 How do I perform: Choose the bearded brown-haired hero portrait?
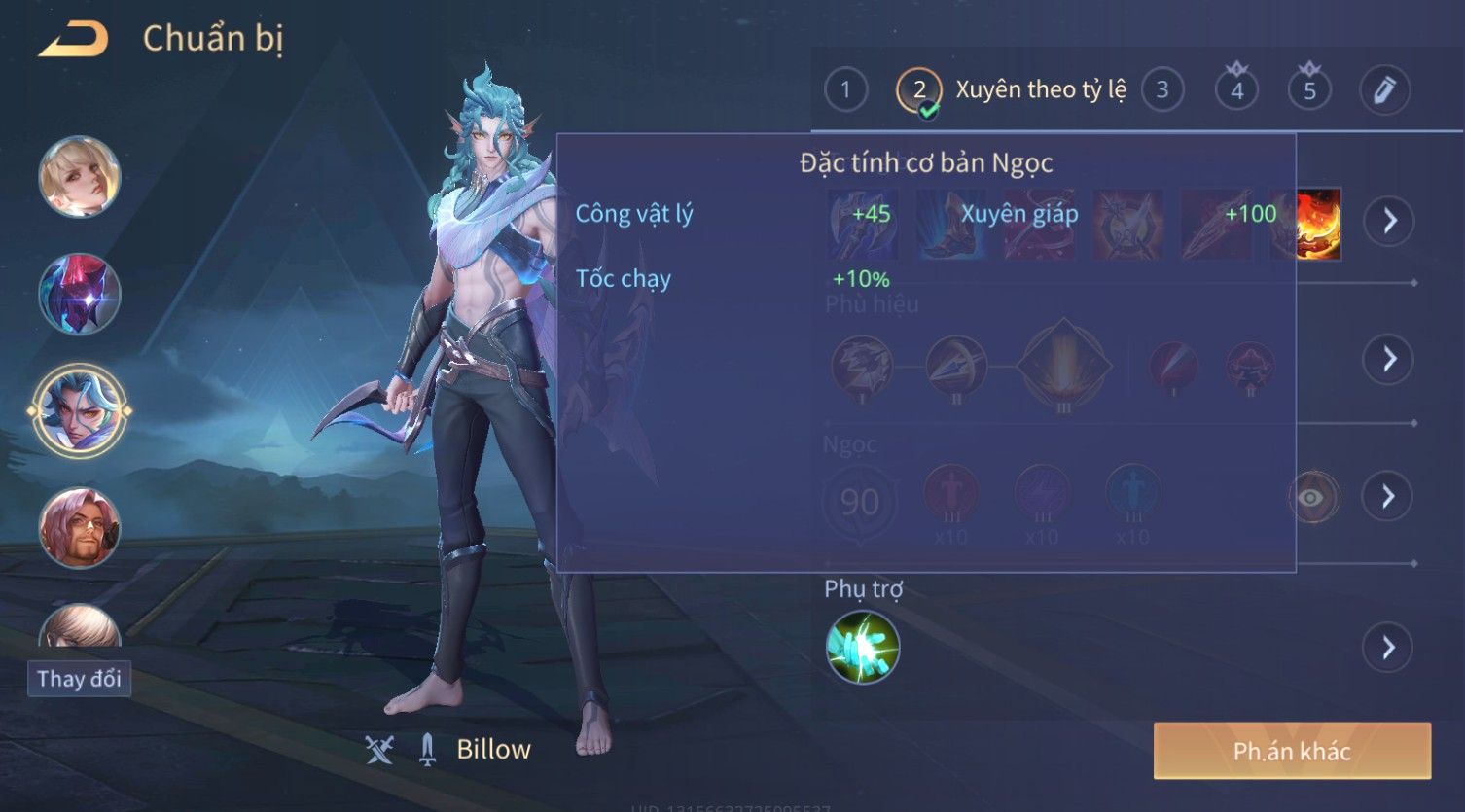80,528
